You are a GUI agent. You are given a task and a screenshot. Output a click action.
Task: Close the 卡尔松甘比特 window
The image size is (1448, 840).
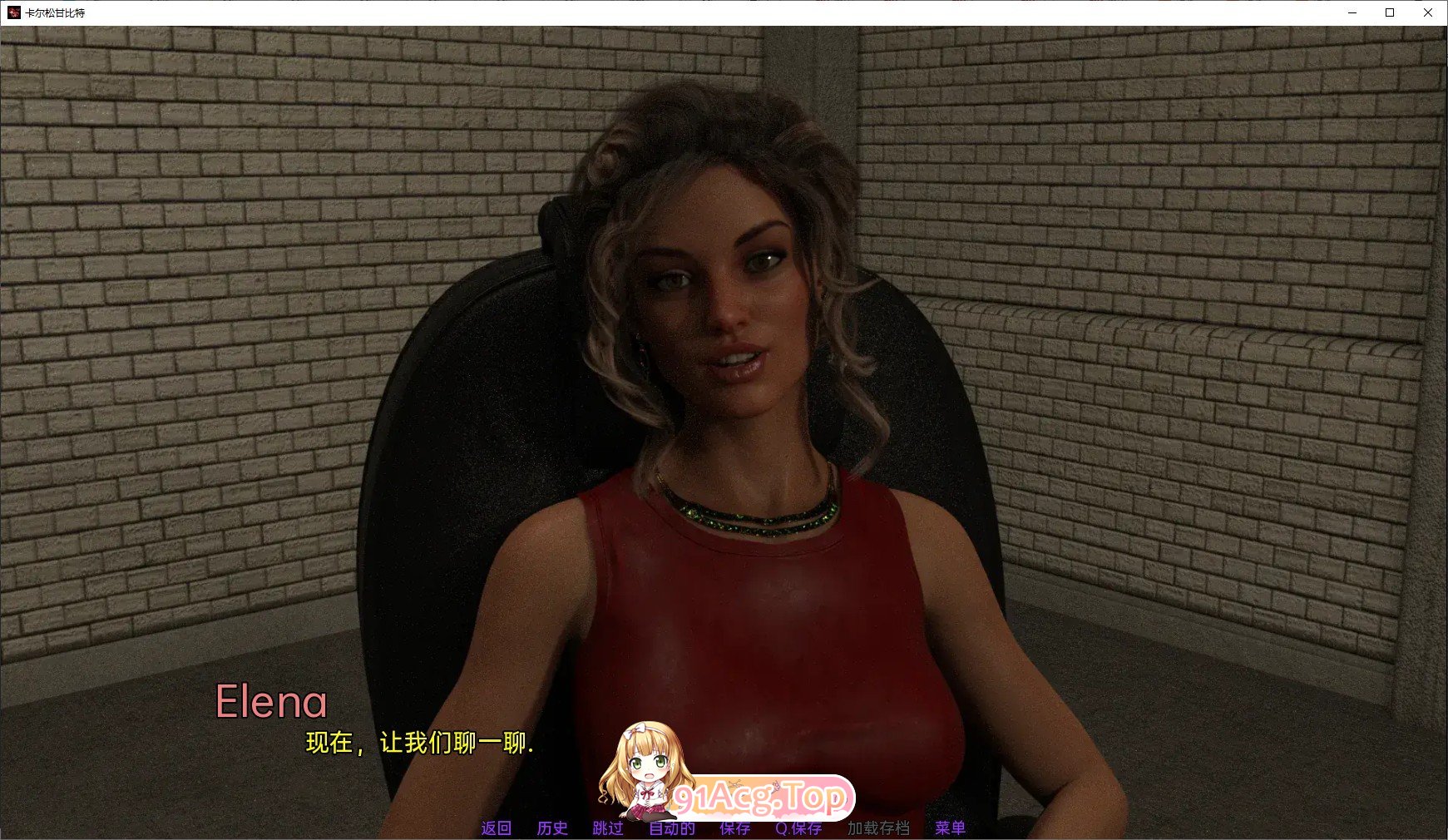(x=1427, y=13)
